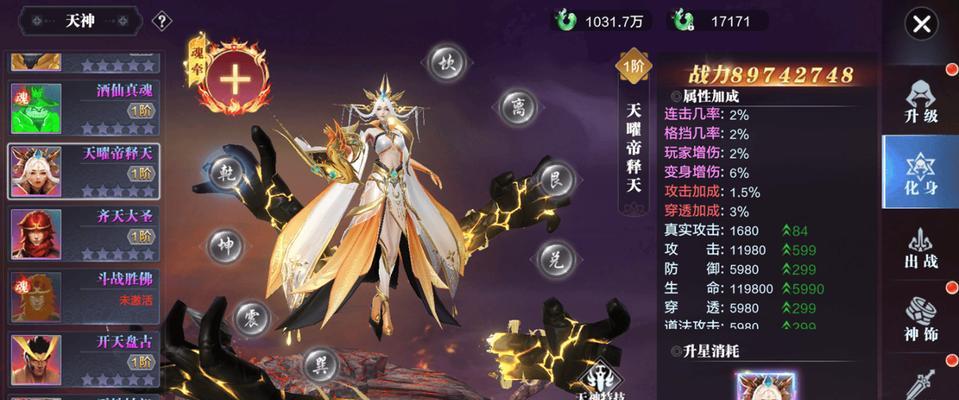Click the 乾 trigram orb
Image resolution: width=959 pixels, height=400 pixels.
click(228, 172)
